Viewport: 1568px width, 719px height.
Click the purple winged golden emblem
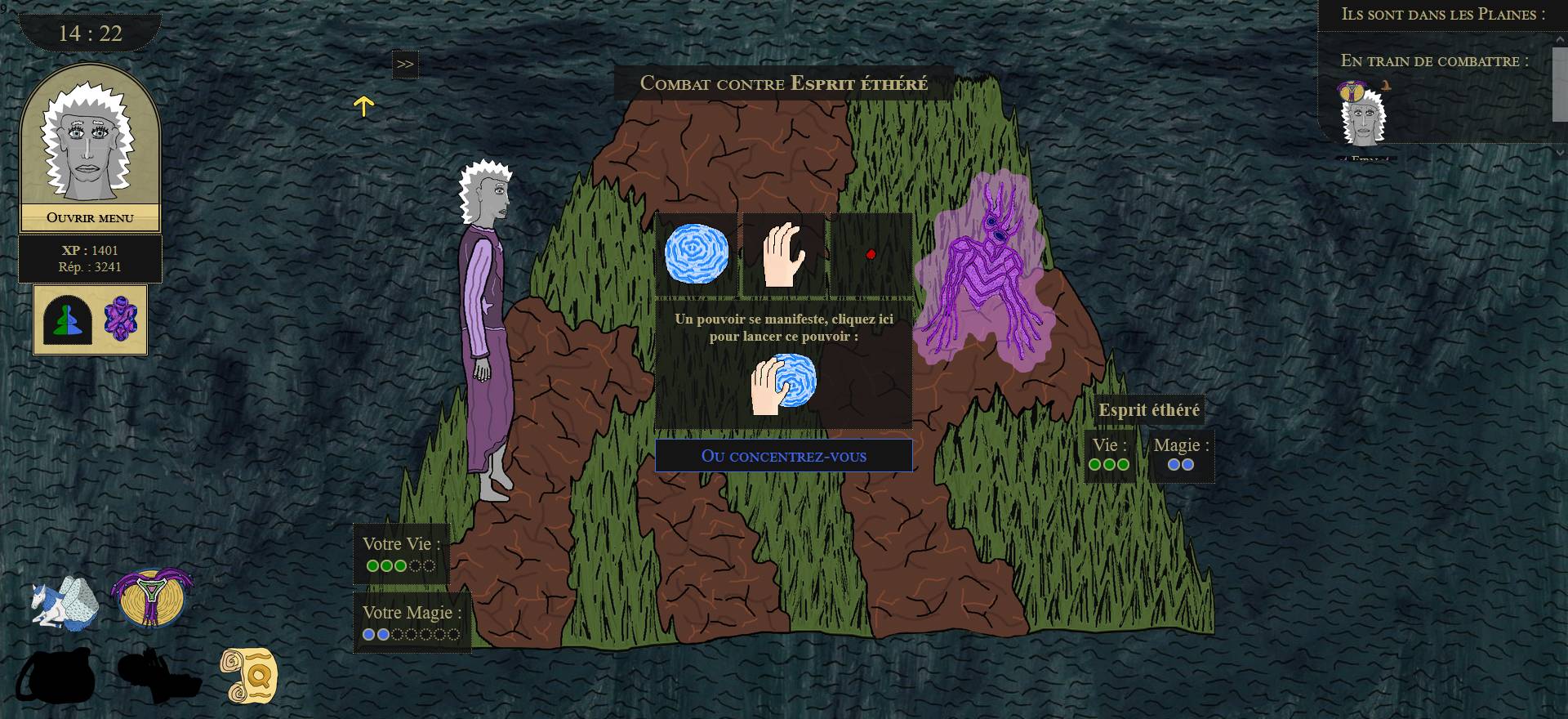(x=152, y=599)
